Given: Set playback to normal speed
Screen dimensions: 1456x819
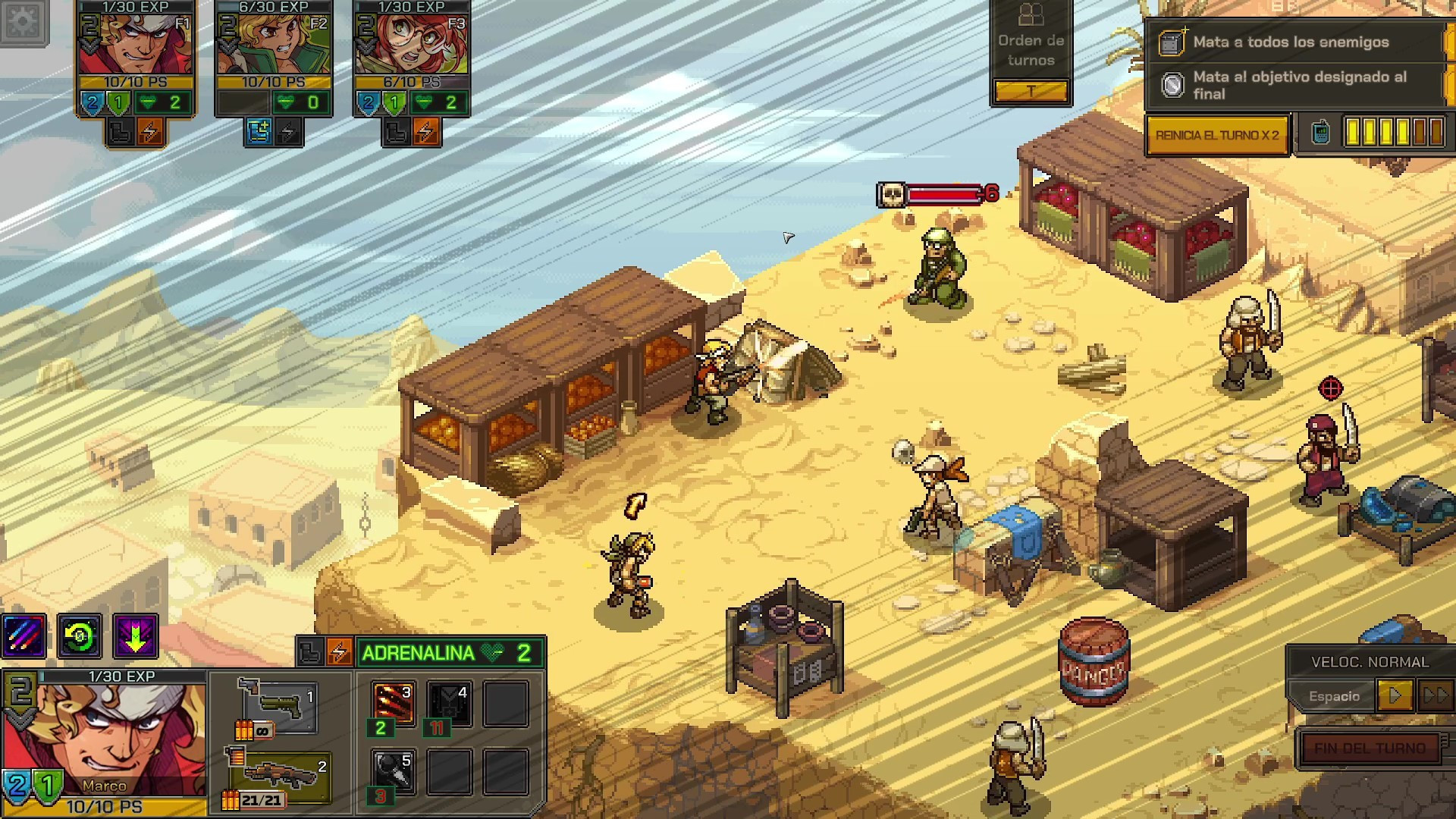Looking at the screenshot, I should tap(1394, 695).
